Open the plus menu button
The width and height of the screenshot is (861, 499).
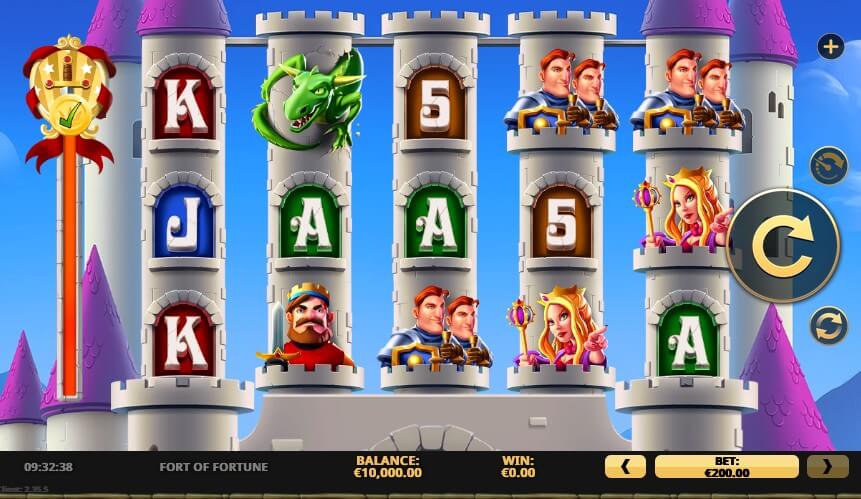[x=830, y=46]
